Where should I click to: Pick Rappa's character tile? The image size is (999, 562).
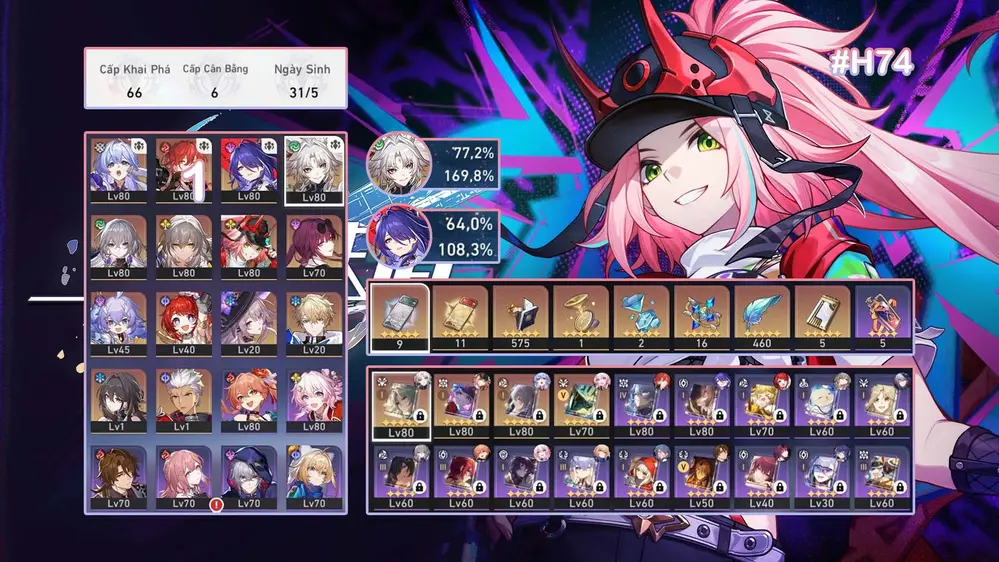pos(248,241)
